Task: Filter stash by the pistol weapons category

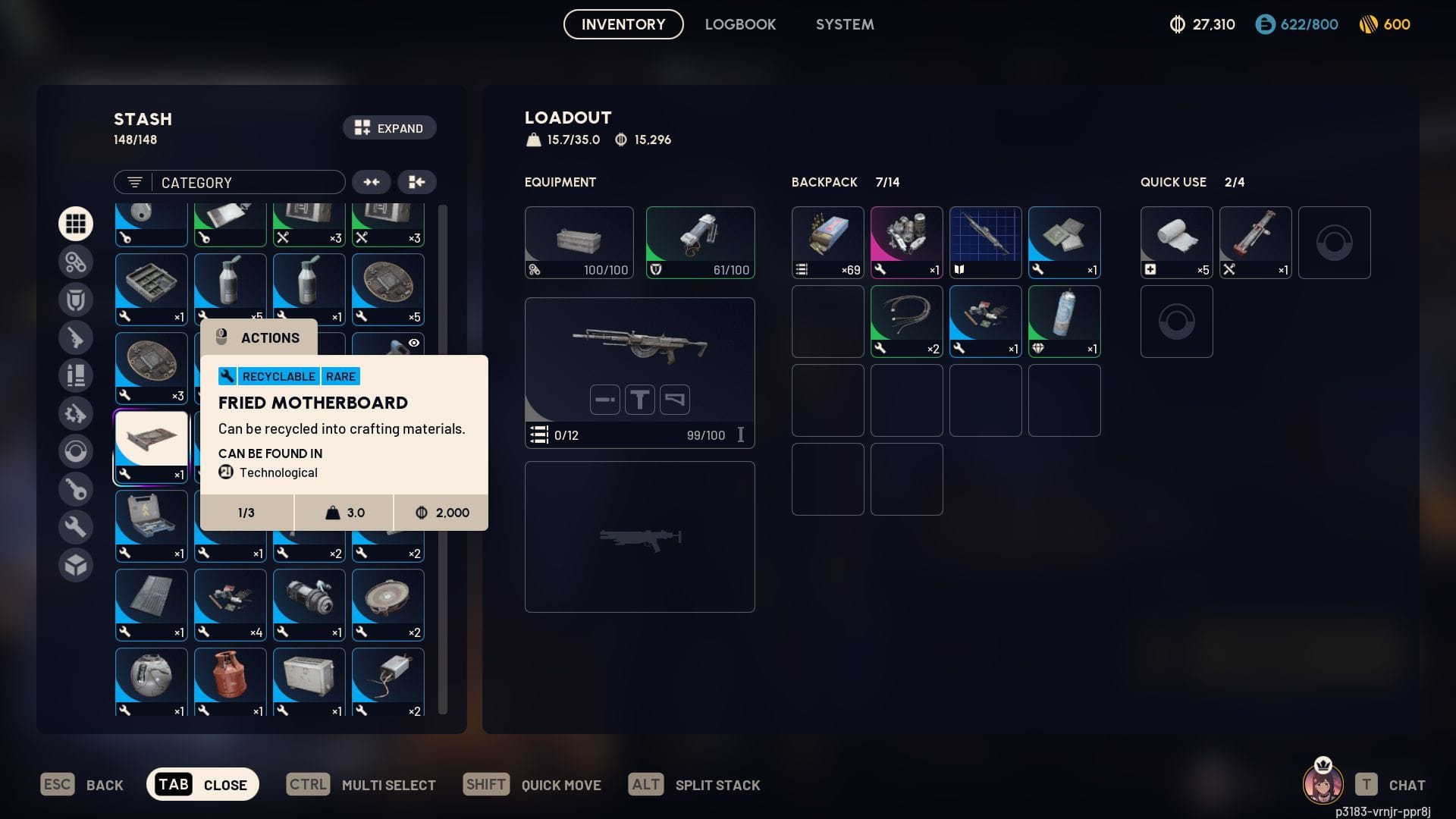Action: click(76, 337)
